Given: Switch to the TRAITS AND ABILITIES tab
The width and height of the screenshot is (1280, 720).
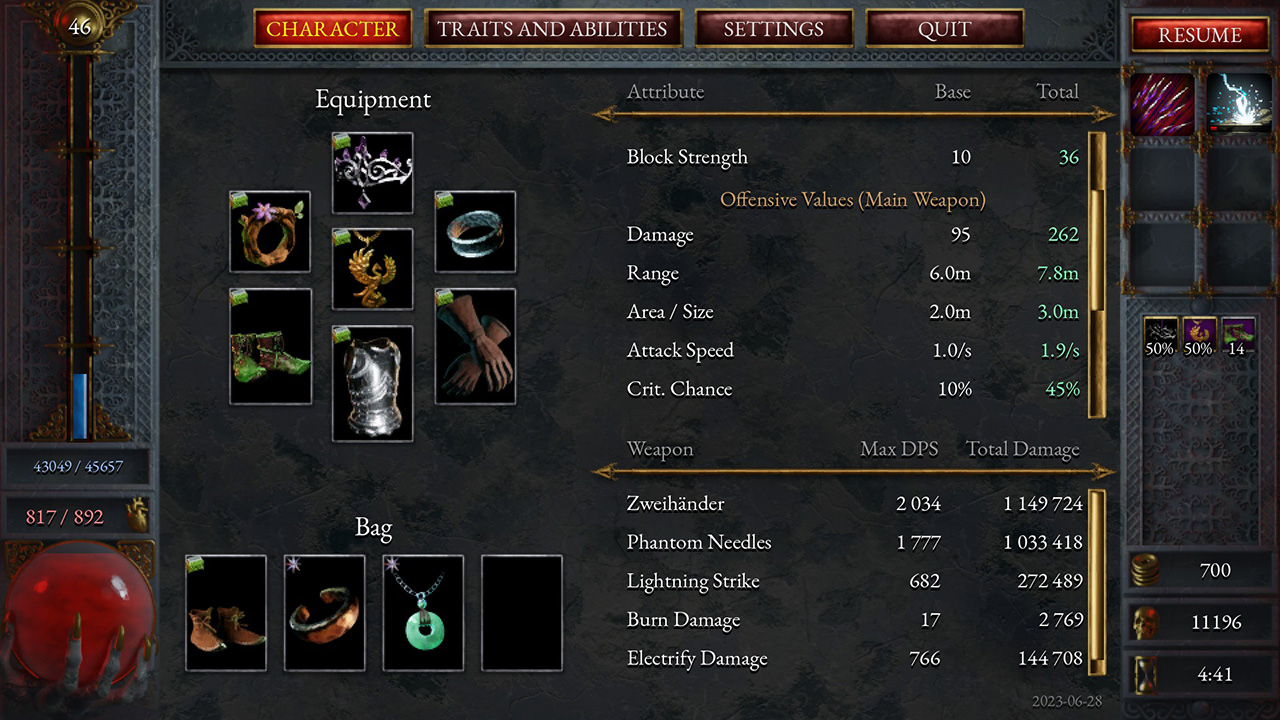Looking at the screenshot, I should (x=553, y=29).
